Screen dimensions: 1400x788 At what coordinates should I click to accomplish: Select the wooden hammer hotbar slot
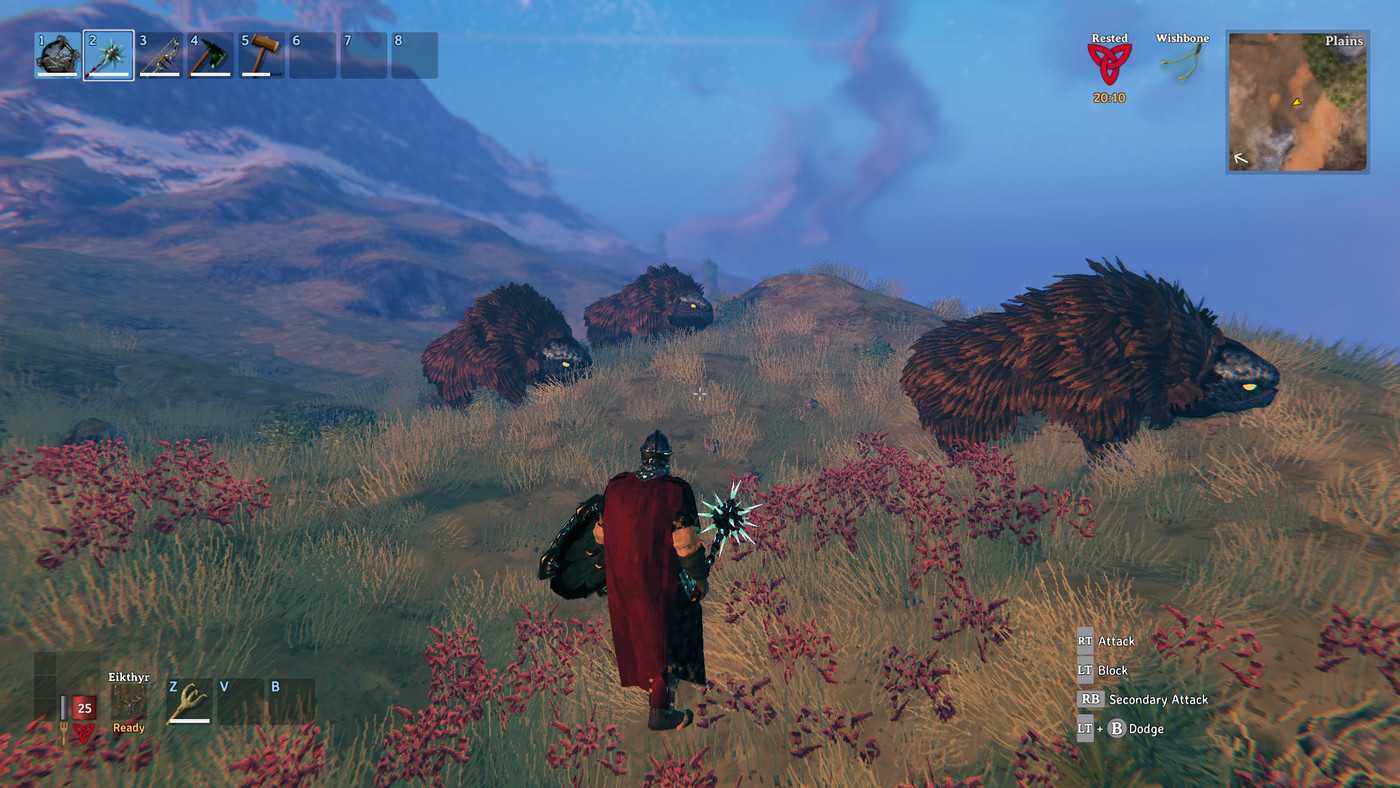[x=262, y=56]
